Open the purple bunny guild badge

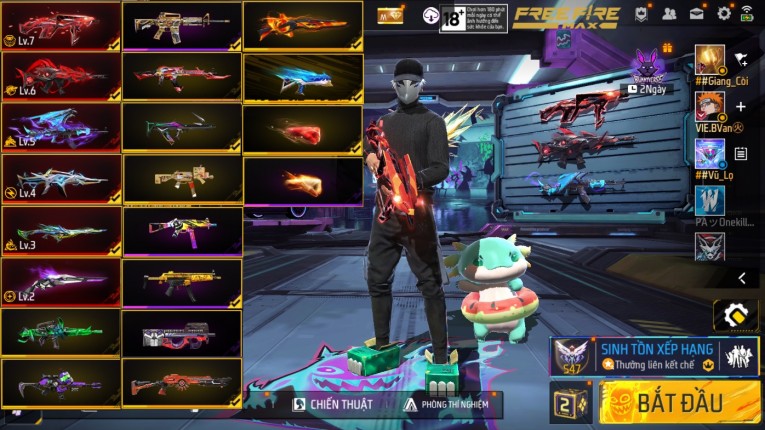[x=647, y=65]
